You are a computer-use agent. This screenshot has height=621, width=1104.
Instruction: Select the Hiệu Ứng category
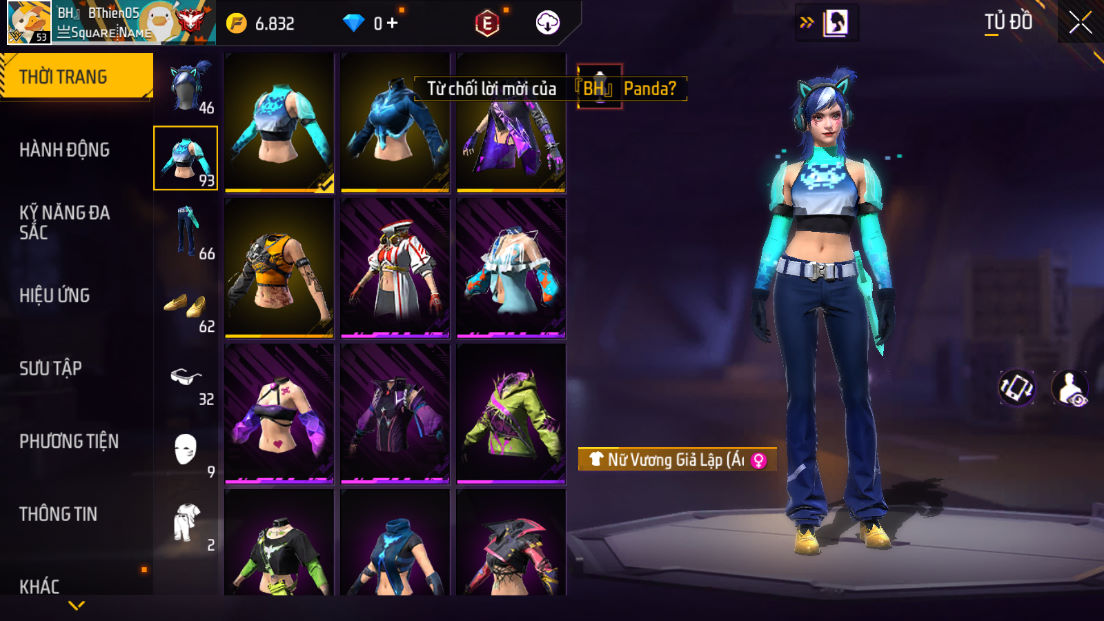[x=55, y=295]
